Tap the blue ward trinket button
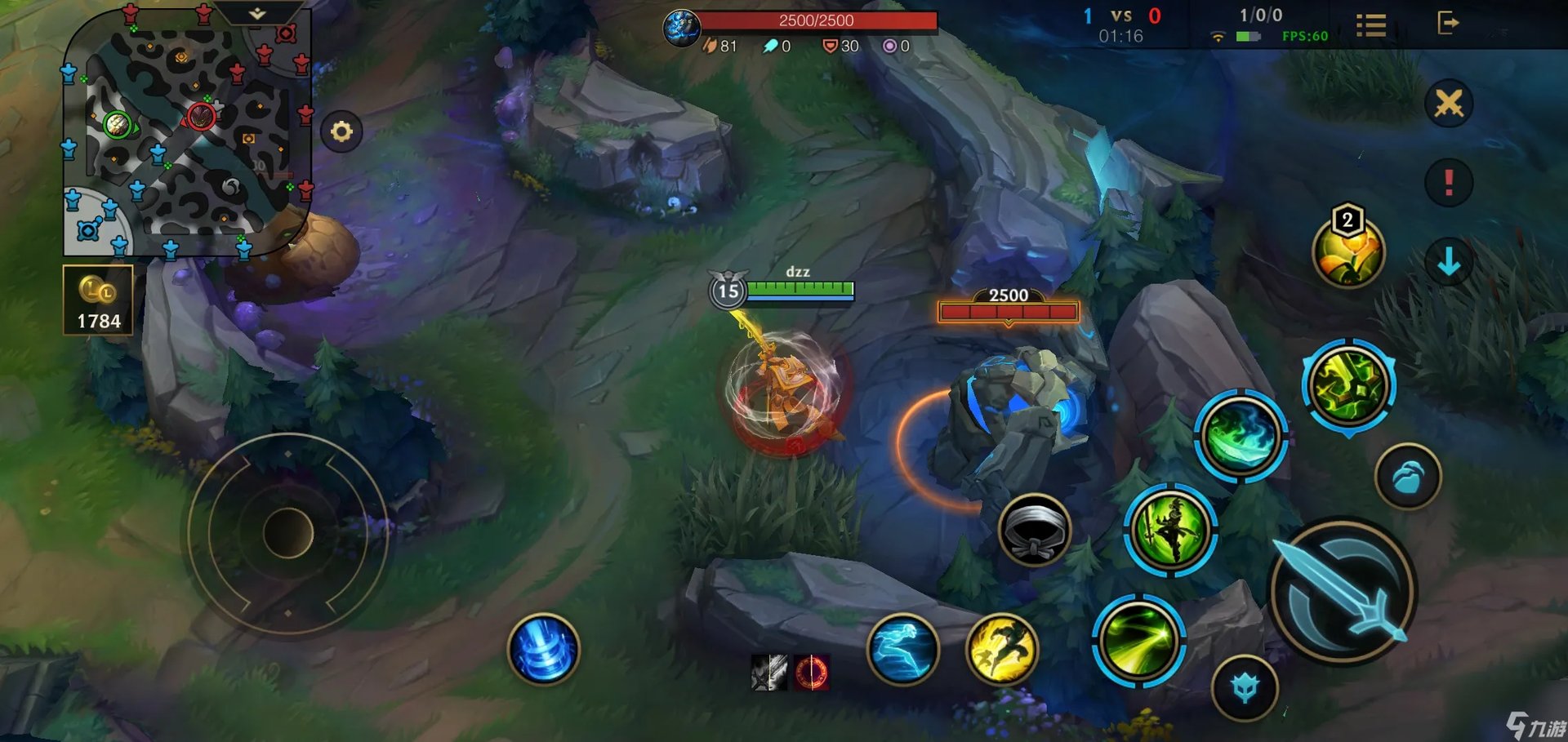Screen dimensions: 1568x742 1245,687
